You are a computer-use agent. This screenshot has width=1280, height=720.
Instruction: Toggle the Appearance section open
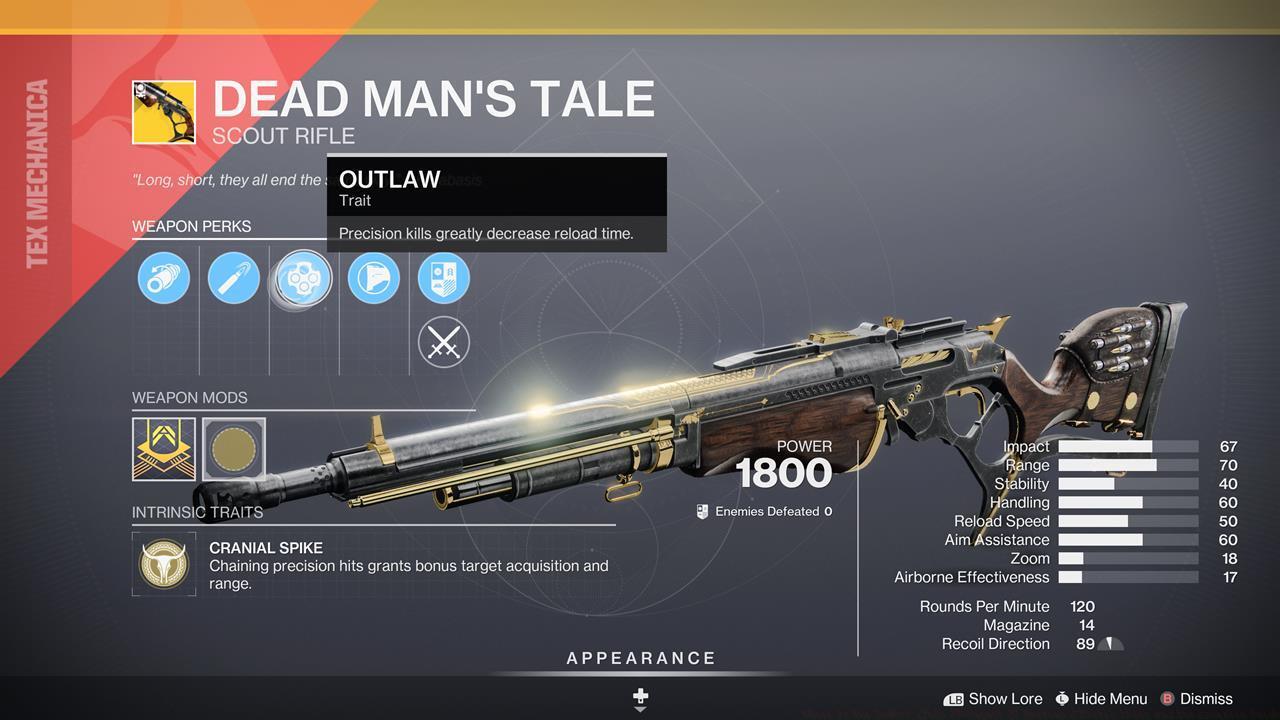coord(639,658)
